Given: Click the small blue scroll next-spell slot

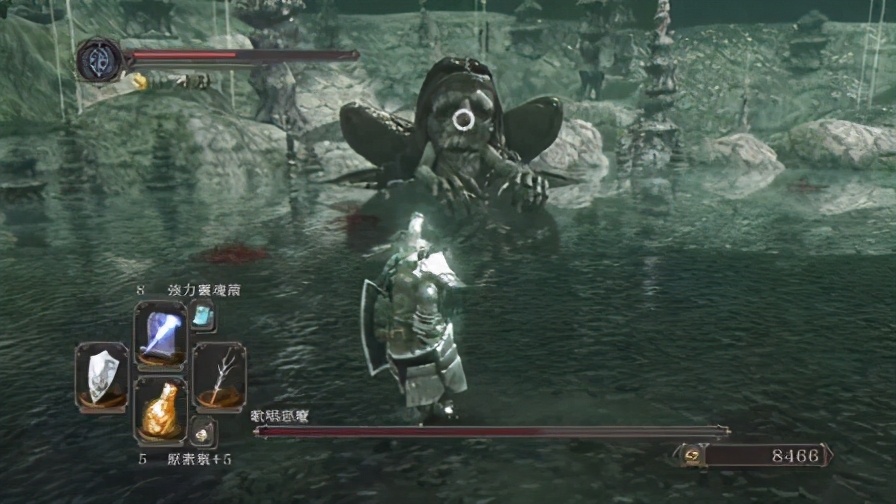Looking at the screenshot, I should 203,316.
